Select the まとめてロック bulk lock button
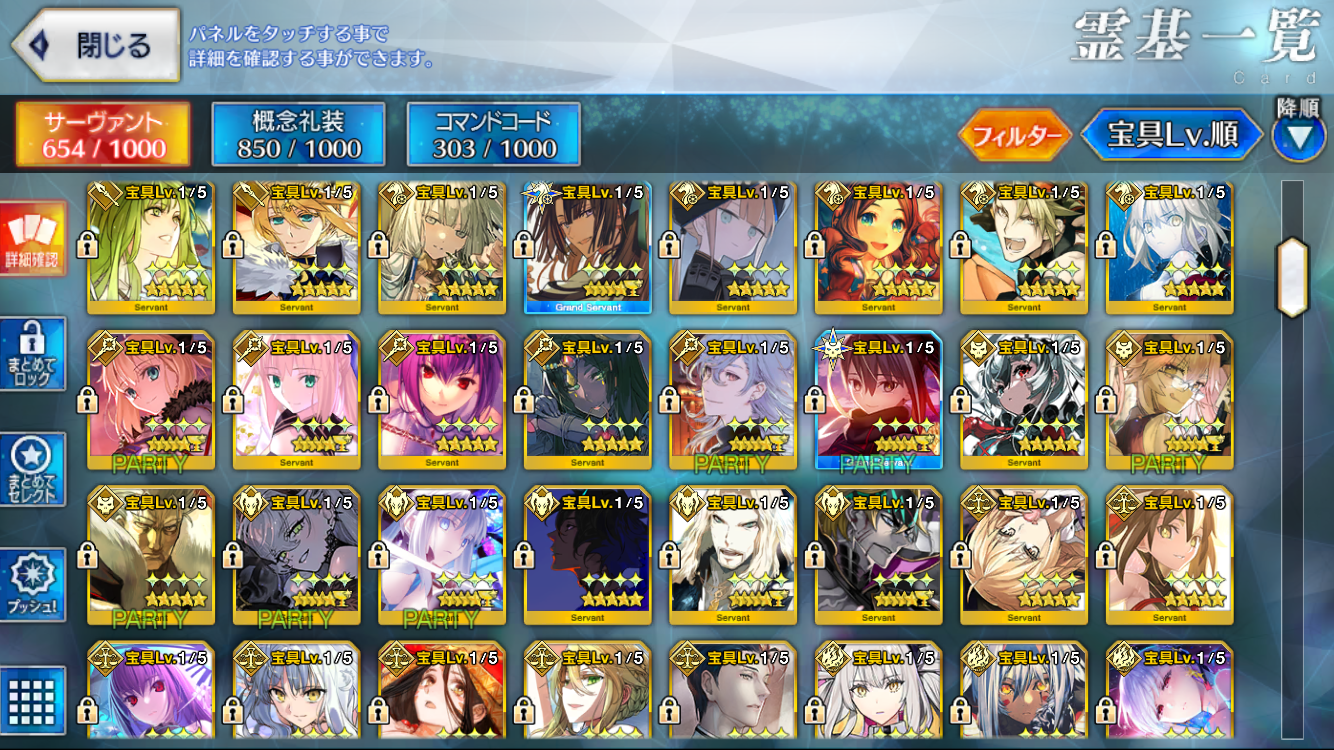 (33, 354)
